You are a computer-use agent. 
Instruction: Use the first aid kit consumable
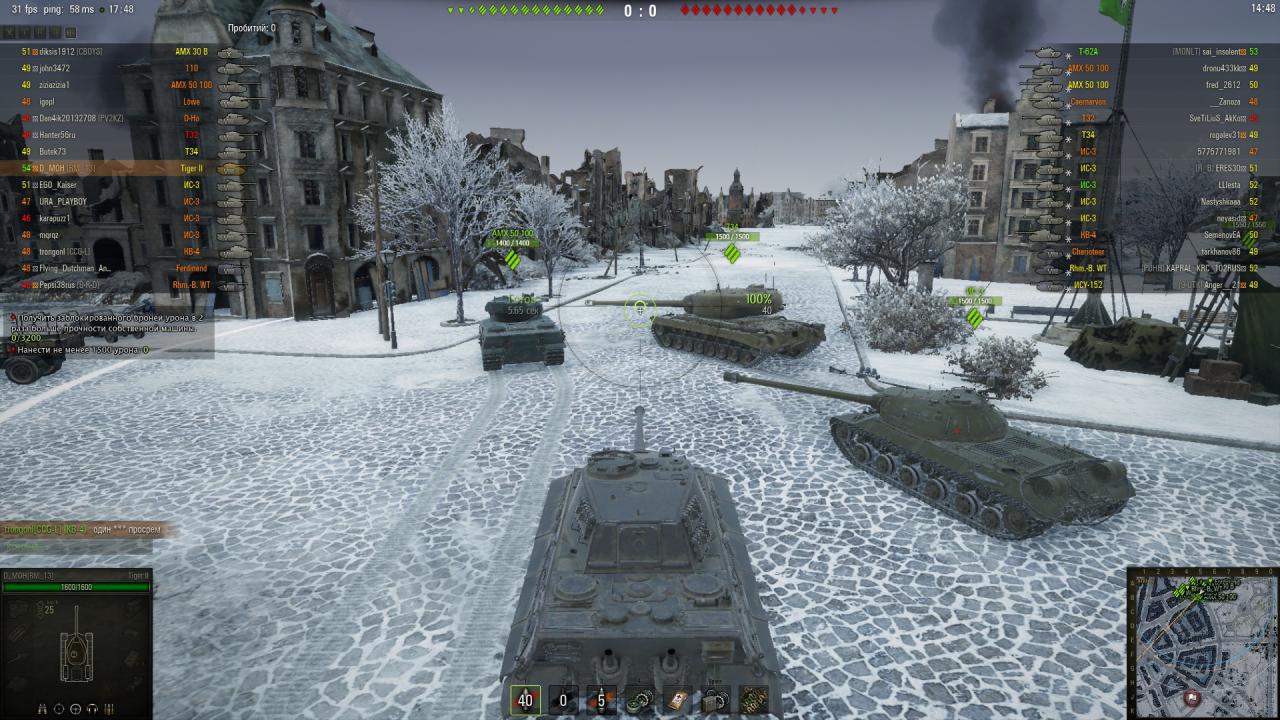(x=676, y=700)
